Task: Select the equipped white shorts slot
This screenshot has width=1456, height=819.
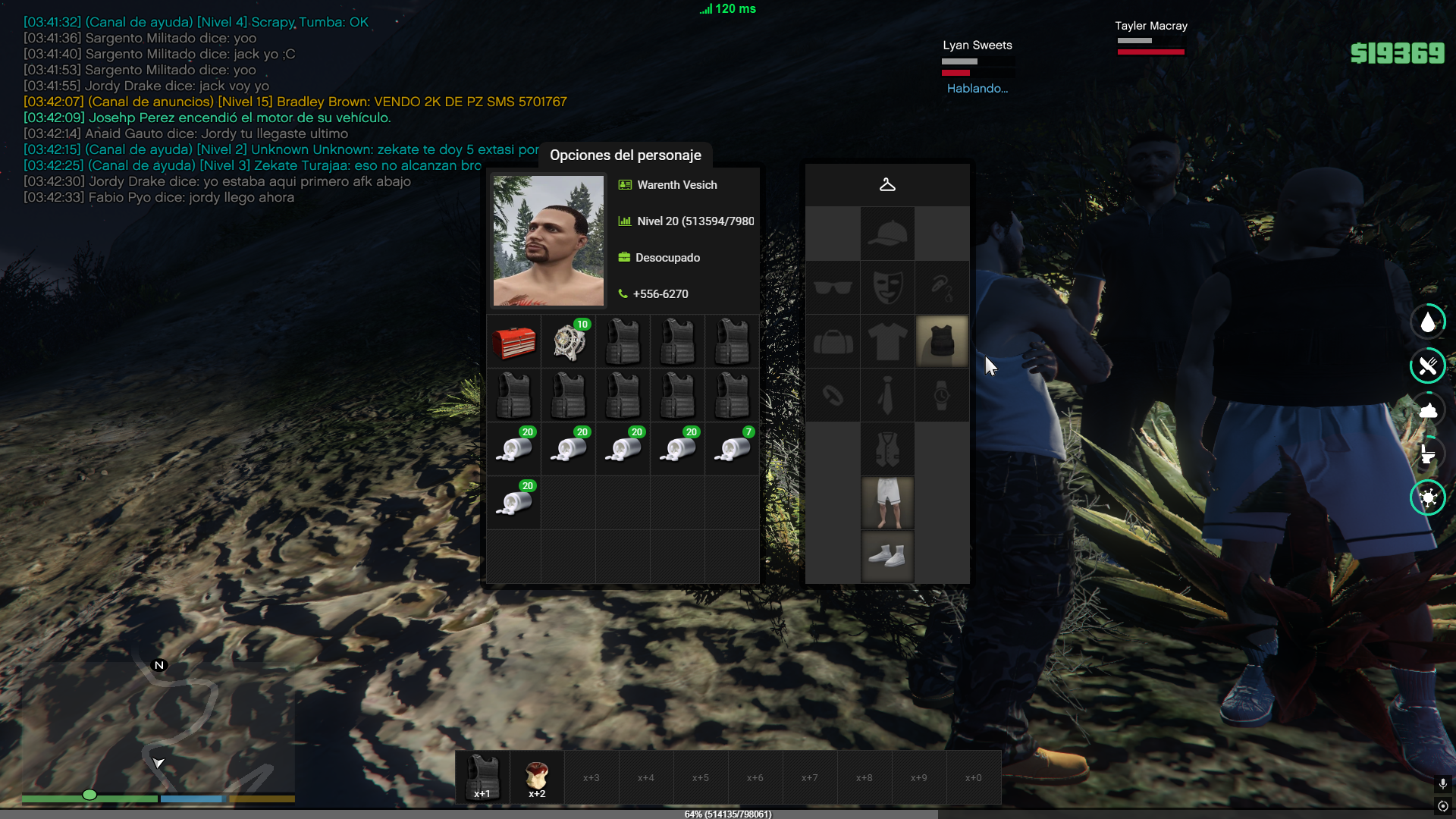Action: 887,503
